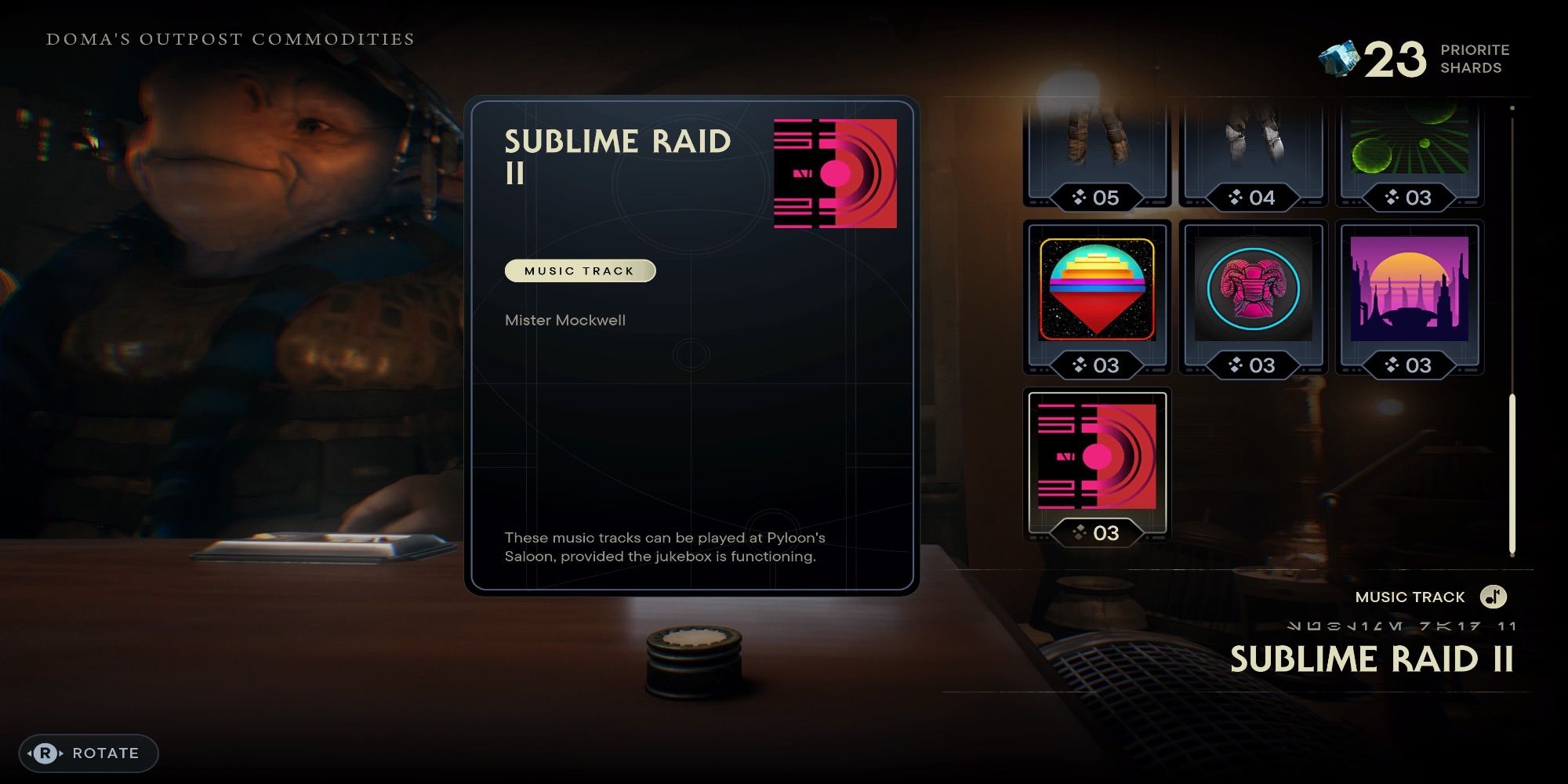Click the music note icon beside Music Track label
The image size is (1568, 784).
click(x=1492, y=597)
